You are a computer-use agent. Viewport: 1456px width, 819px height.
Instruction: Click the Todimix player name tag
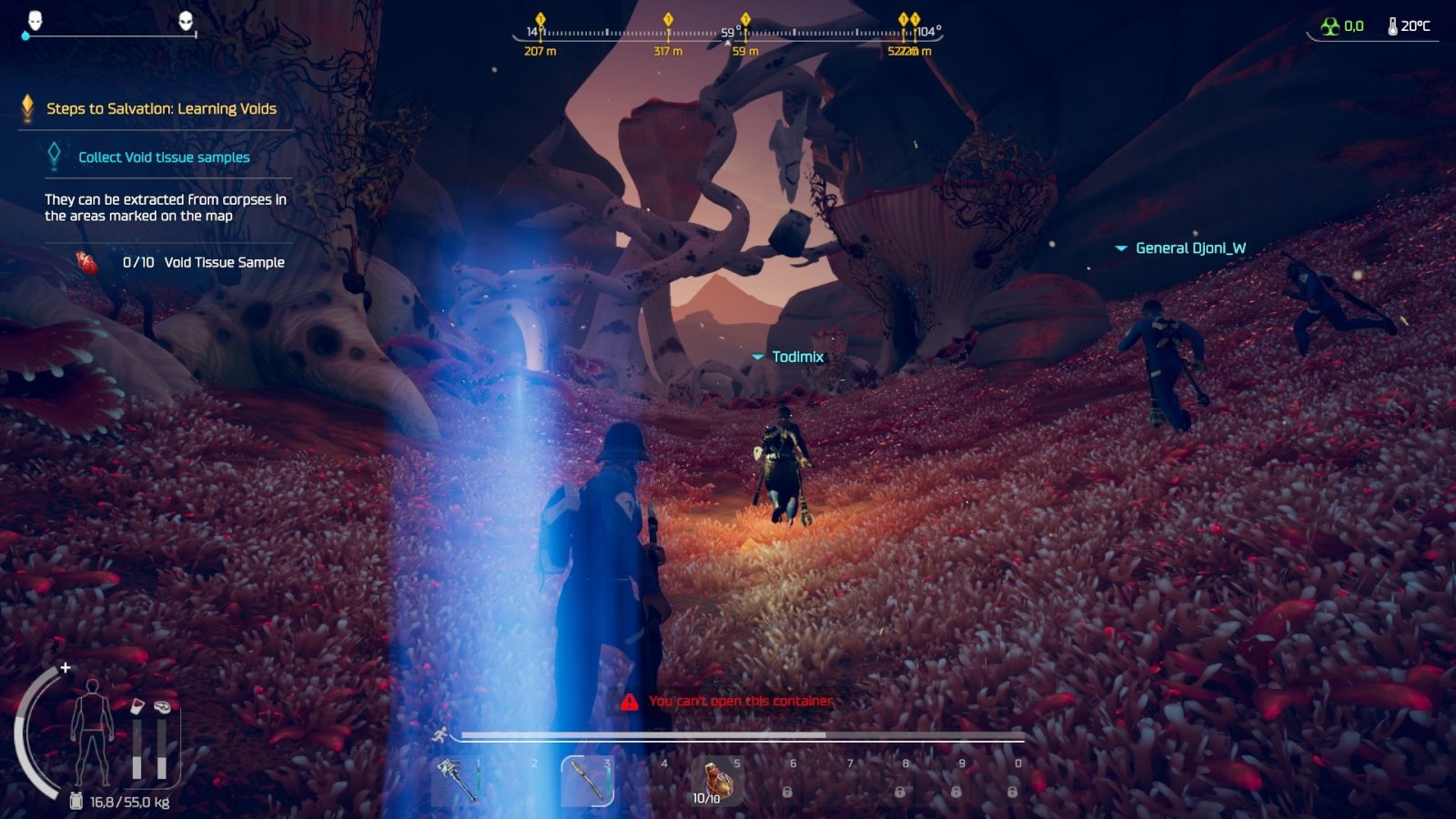click(x=797, y=357)
